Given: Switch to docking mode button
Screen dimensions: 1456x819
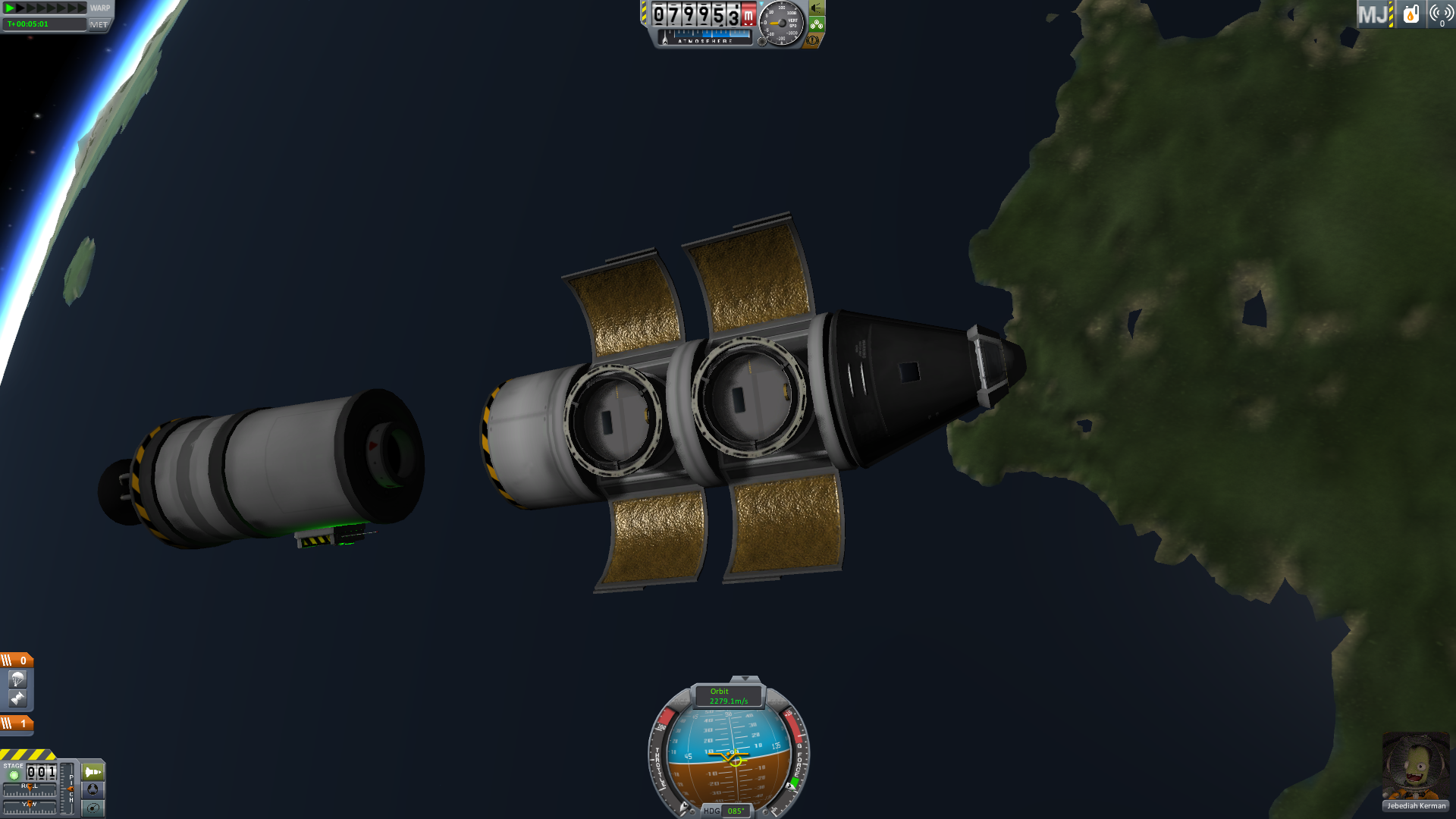Looking at the screenshot, I should tap(93, 789).
